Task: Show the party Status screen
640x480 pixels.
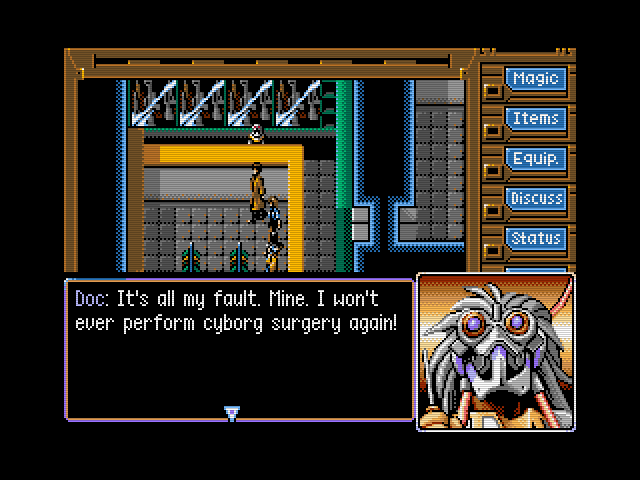Action: coord(535,239)
